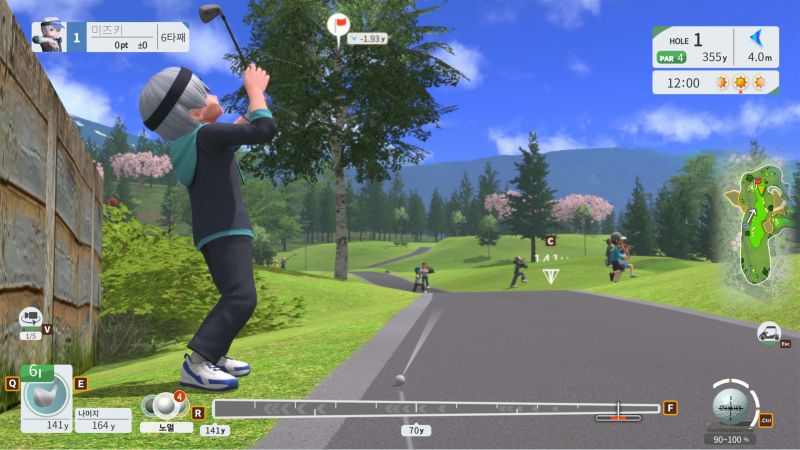Click the golf cart menu icon

(x=769, y=332)
